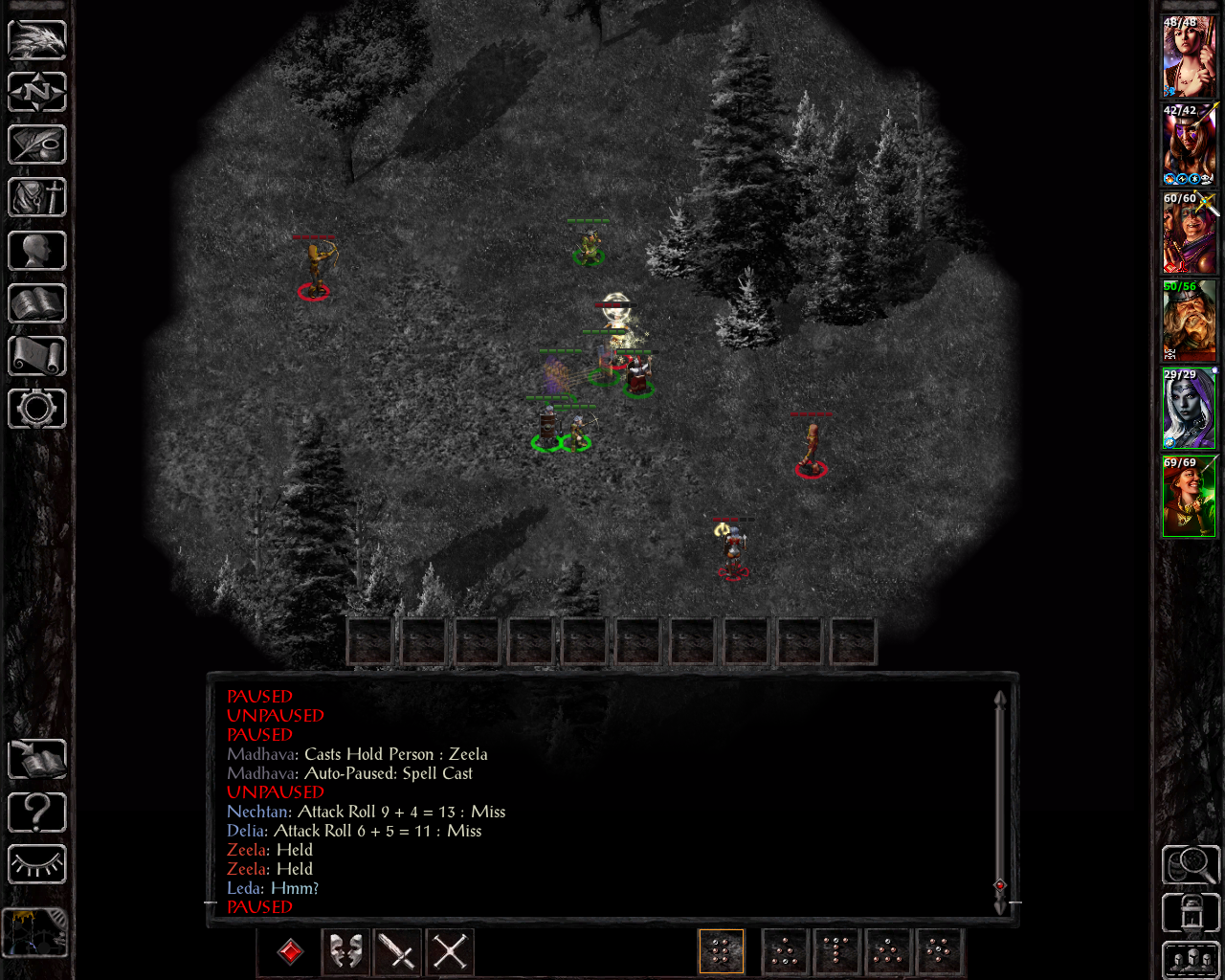This screenshot has height=980, width=1225.
Task: Select the dwarf portrait with 50/56 health
Action: click(x=1189, y=321)
